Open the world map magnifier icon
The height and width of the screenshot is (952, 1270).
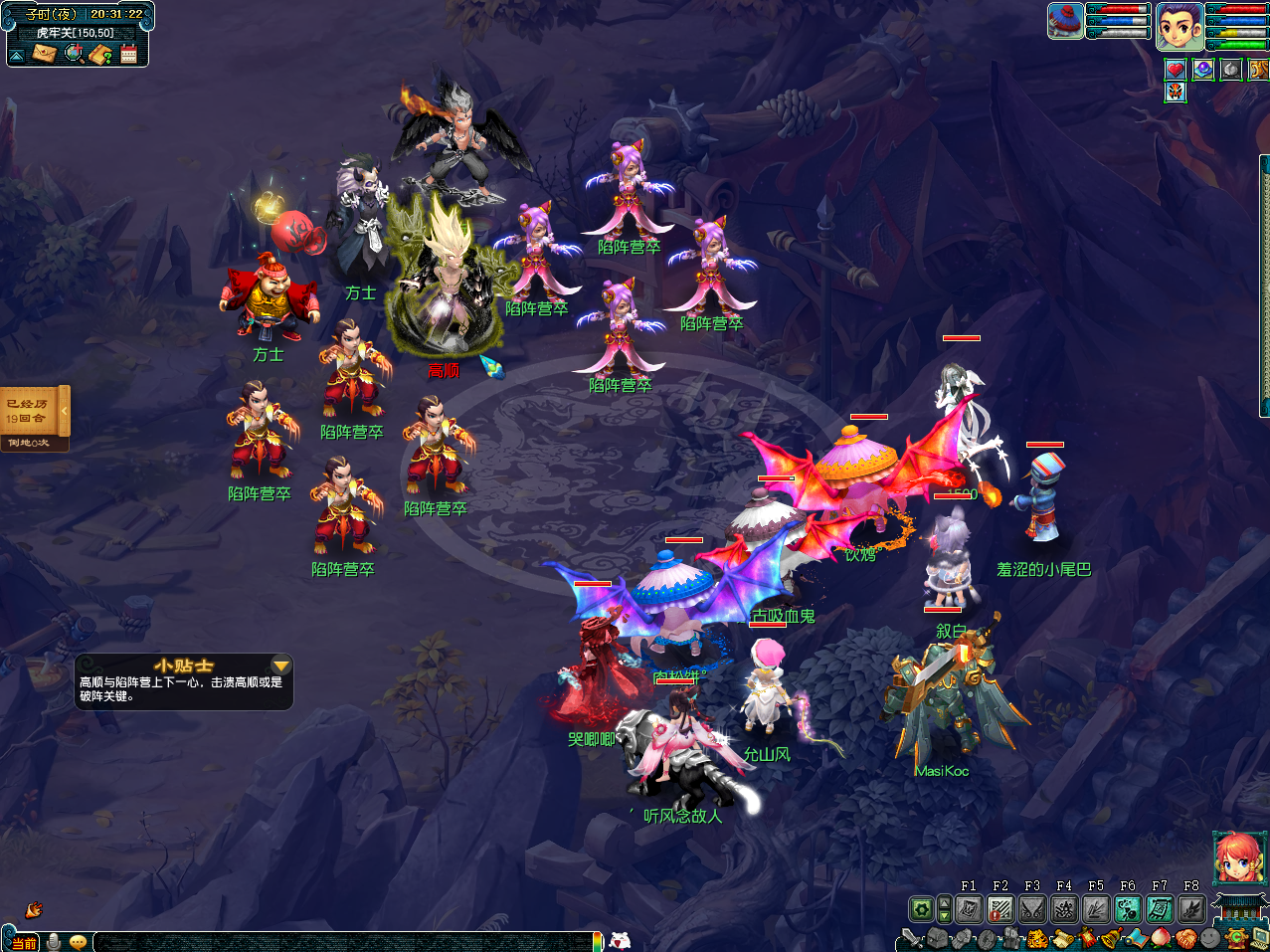[74, 53]
